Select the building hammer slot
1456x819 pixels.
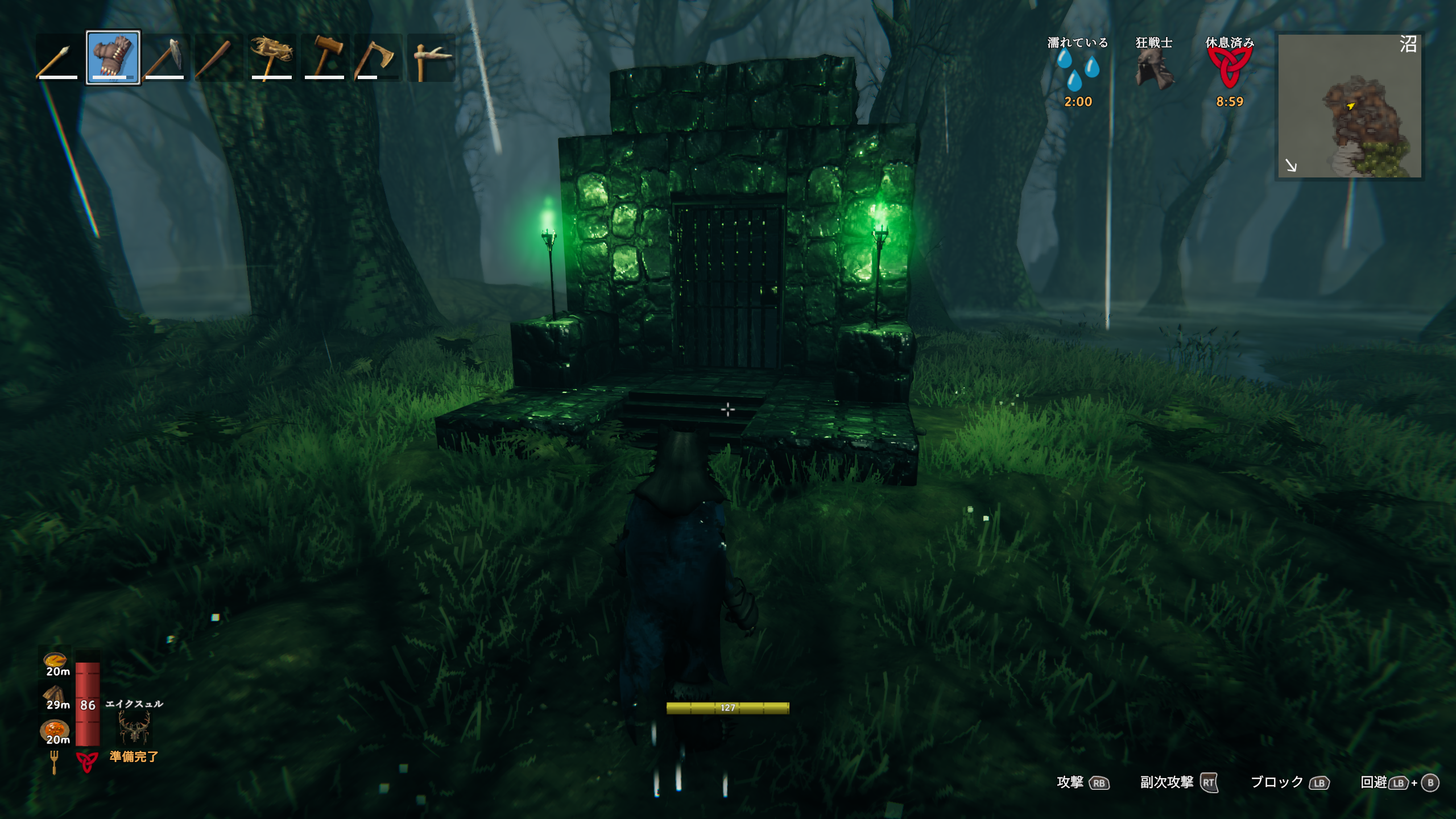coord(324,58)
